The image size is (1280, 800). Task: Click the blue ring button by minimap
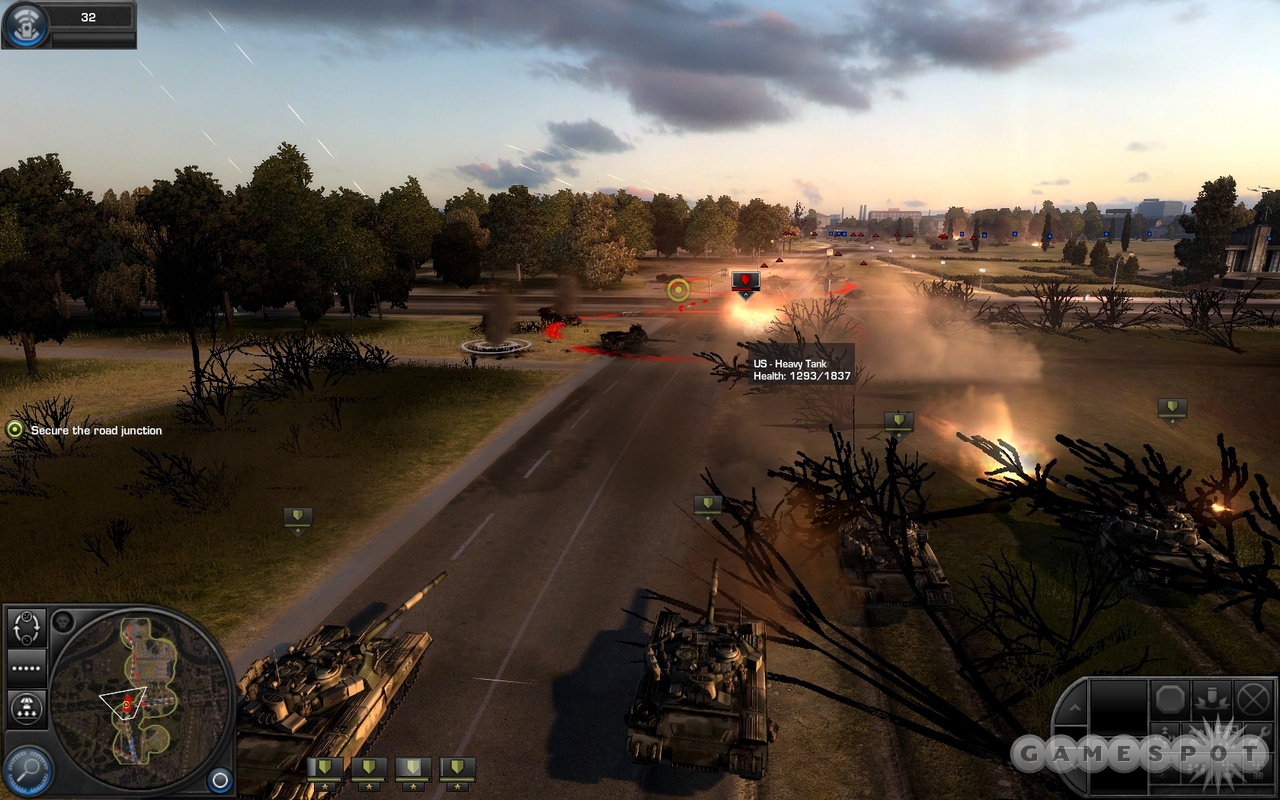pyautogui.click(x=219, y=780)
